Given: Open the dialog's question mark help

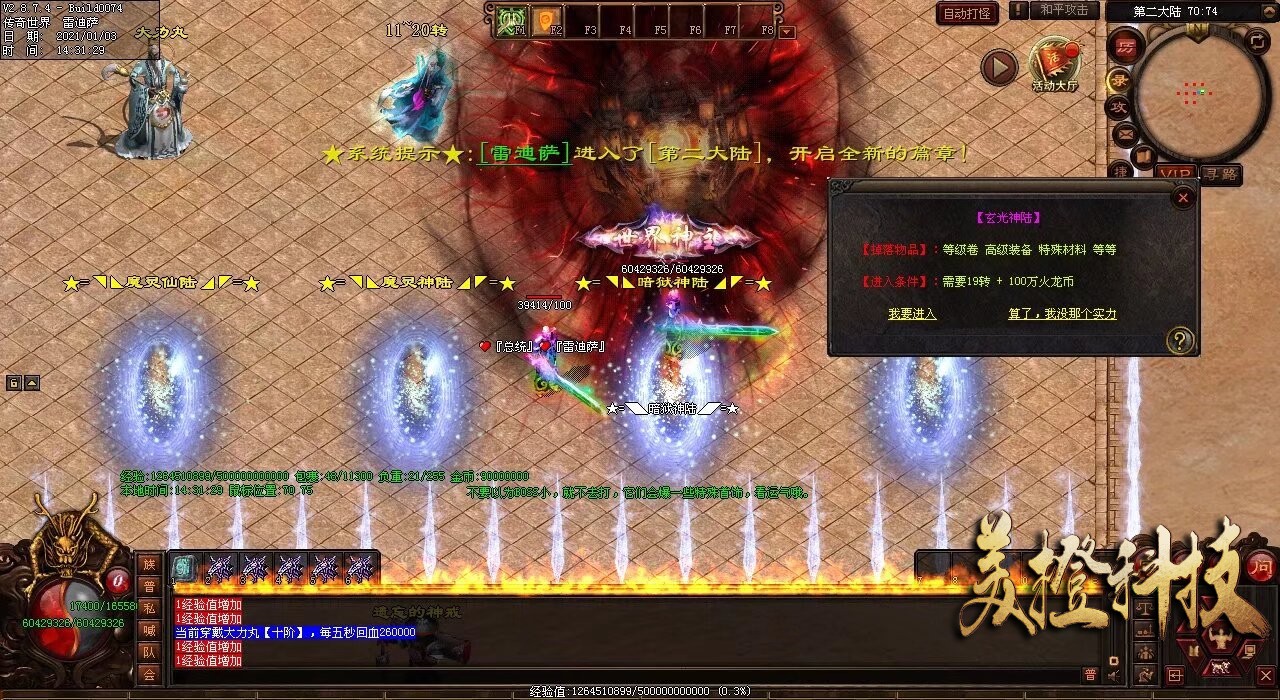Looking at the screenshot, I should [1179, 340].
